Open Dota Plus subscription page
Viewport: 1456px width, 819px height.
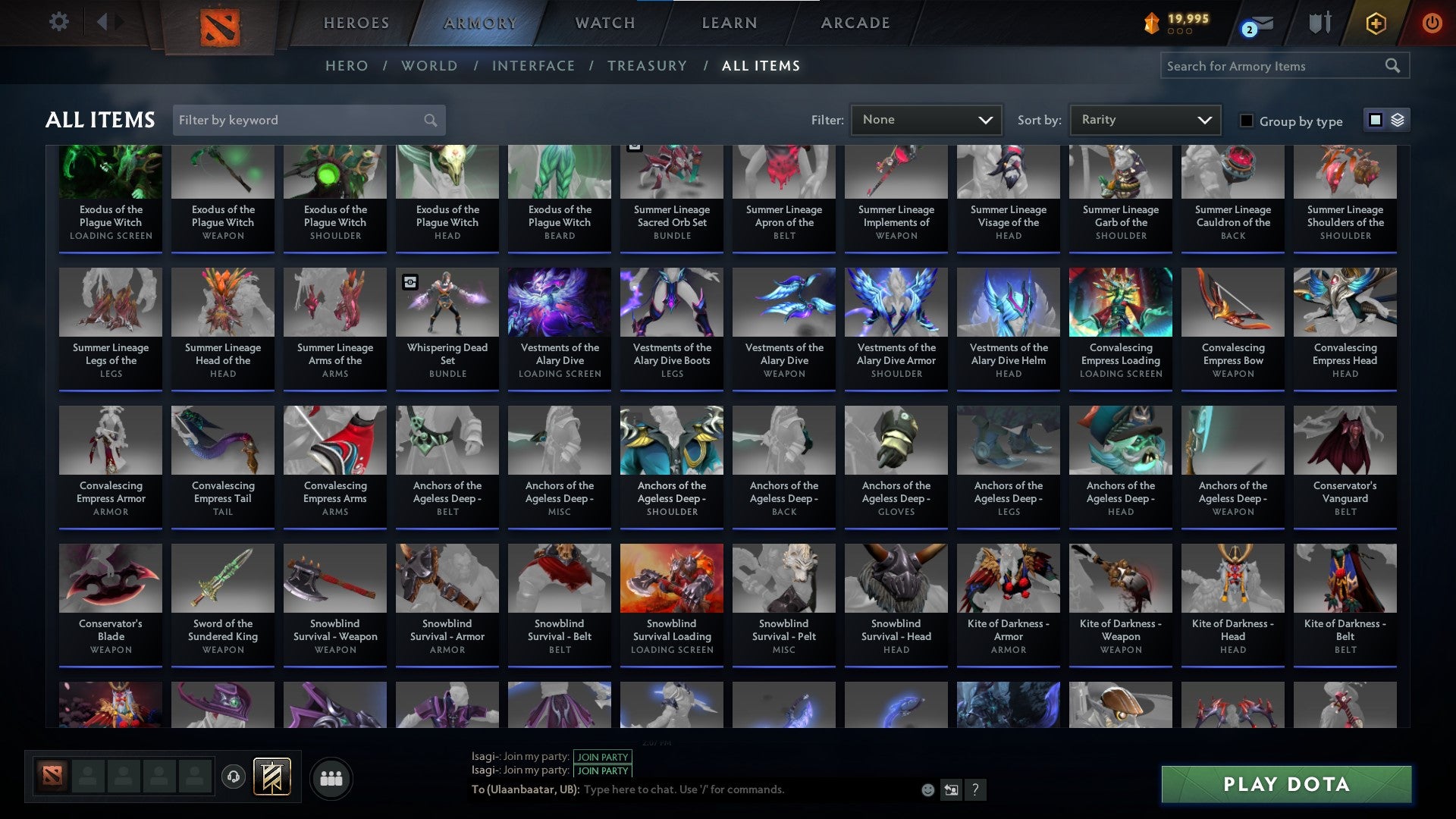(x=1378, y=23)
